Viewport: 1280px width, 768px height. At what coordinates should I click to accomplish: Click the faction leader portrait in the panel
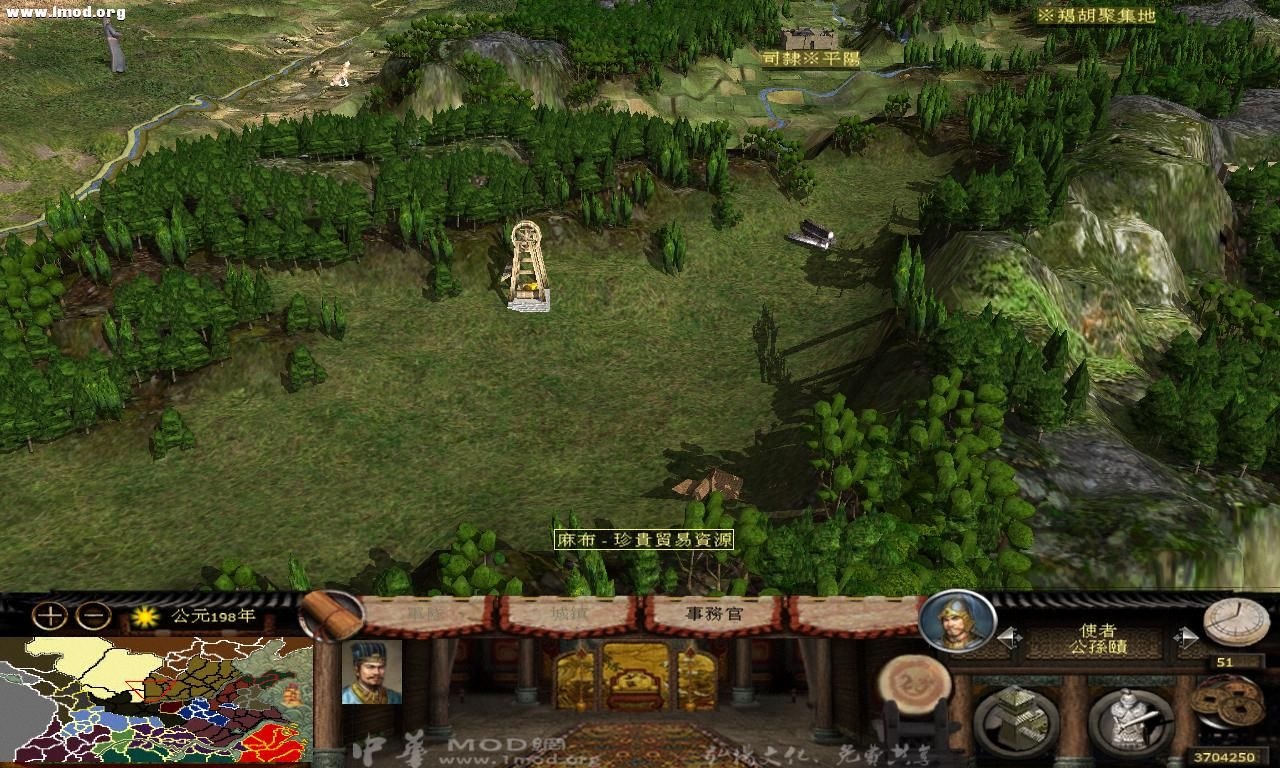coord(372,672)
